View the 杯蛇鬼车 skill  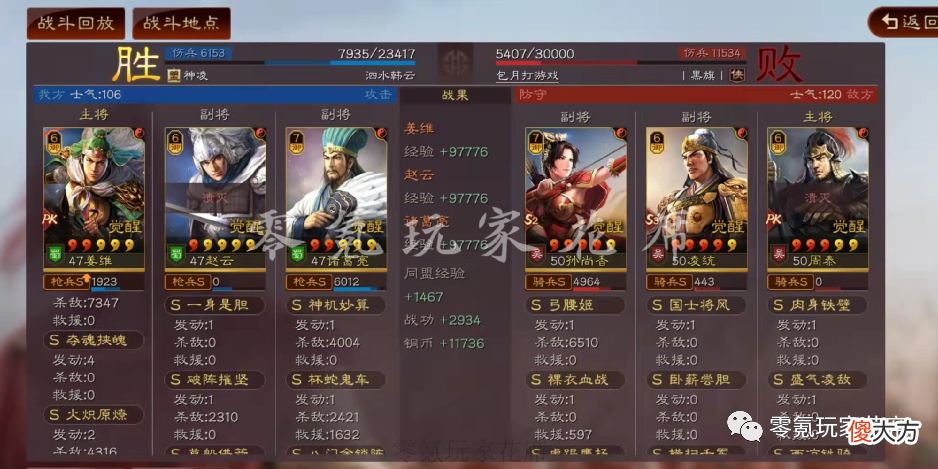click(x=336, y=379)
